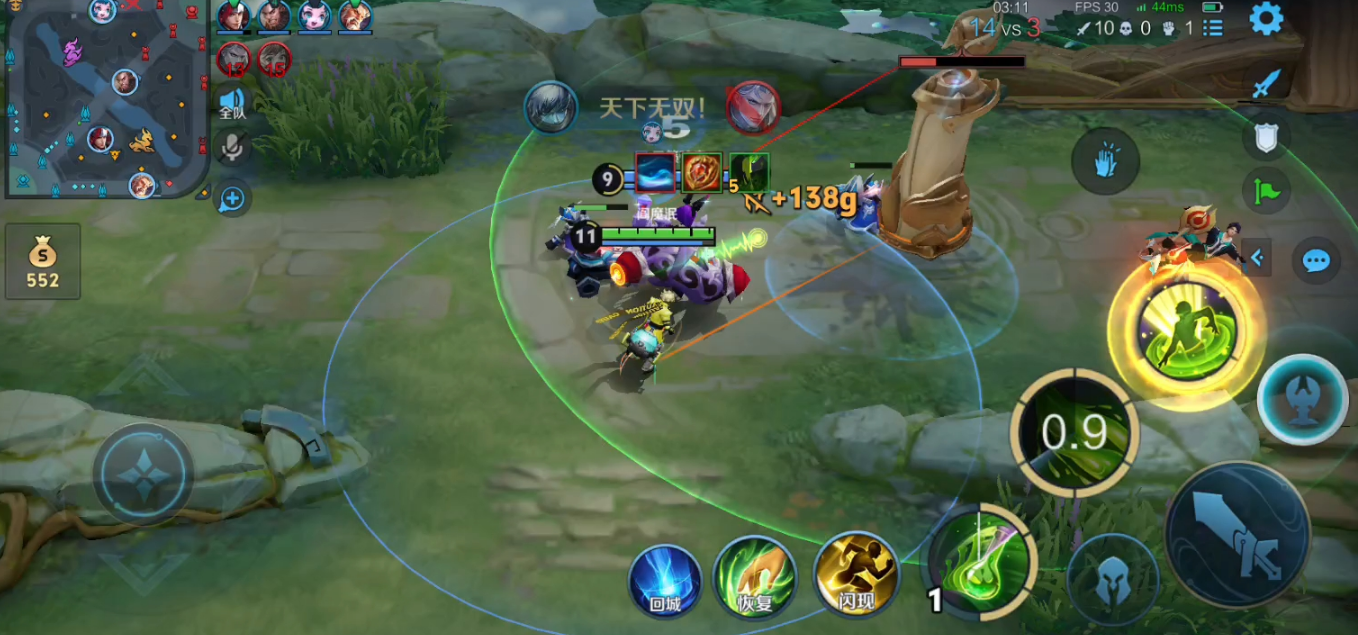
Task: Send the shield retreat signal
Action: (1265, 138)
